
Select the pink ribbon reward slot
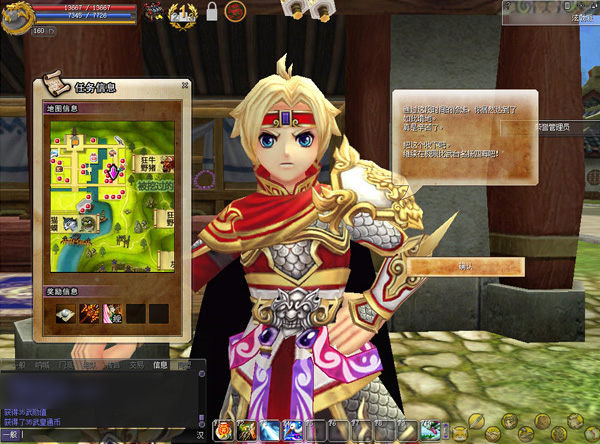[110, 314]
